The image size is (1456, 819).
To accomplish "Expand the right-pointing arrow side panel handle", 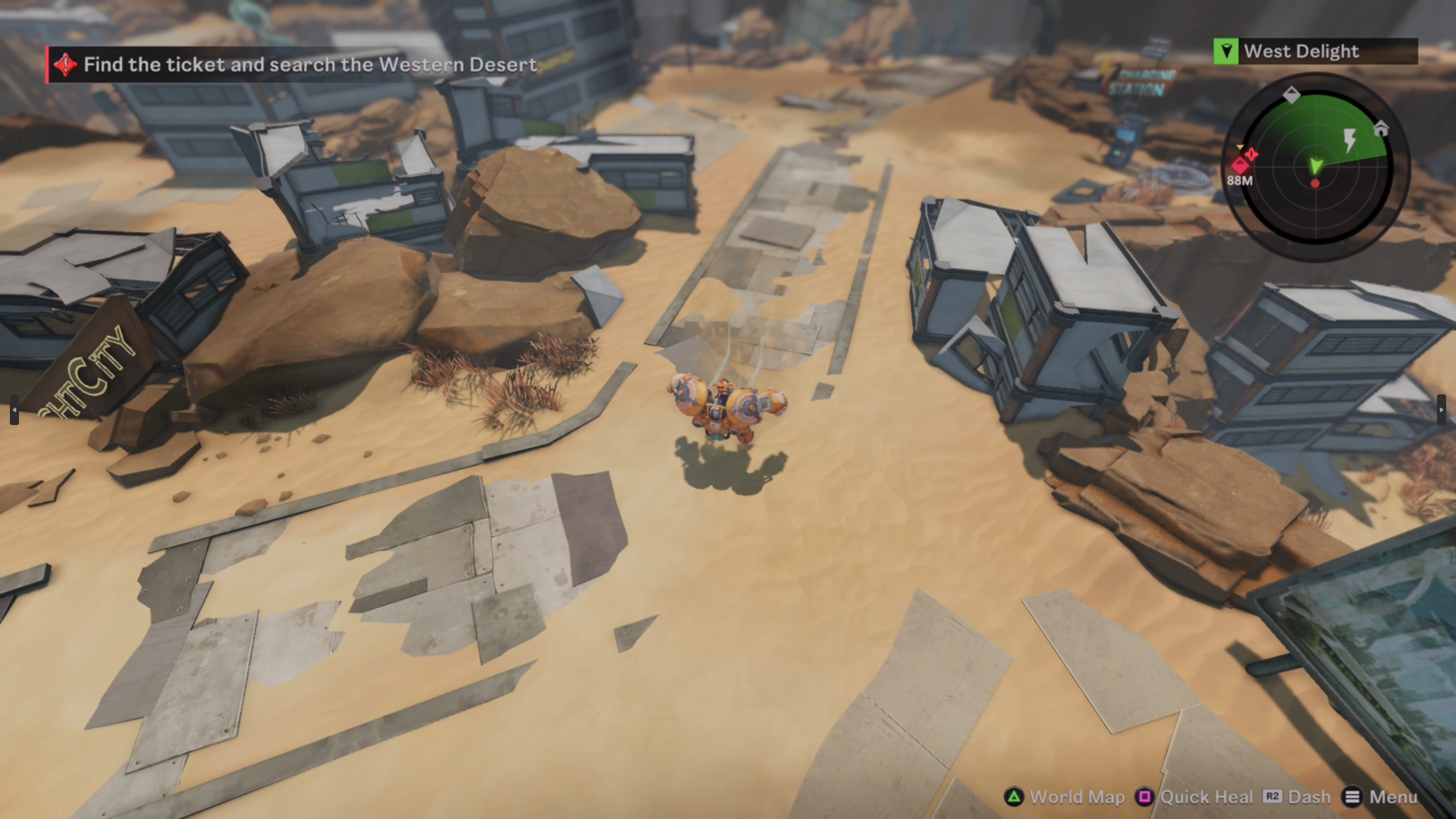I will point(1441,410).
